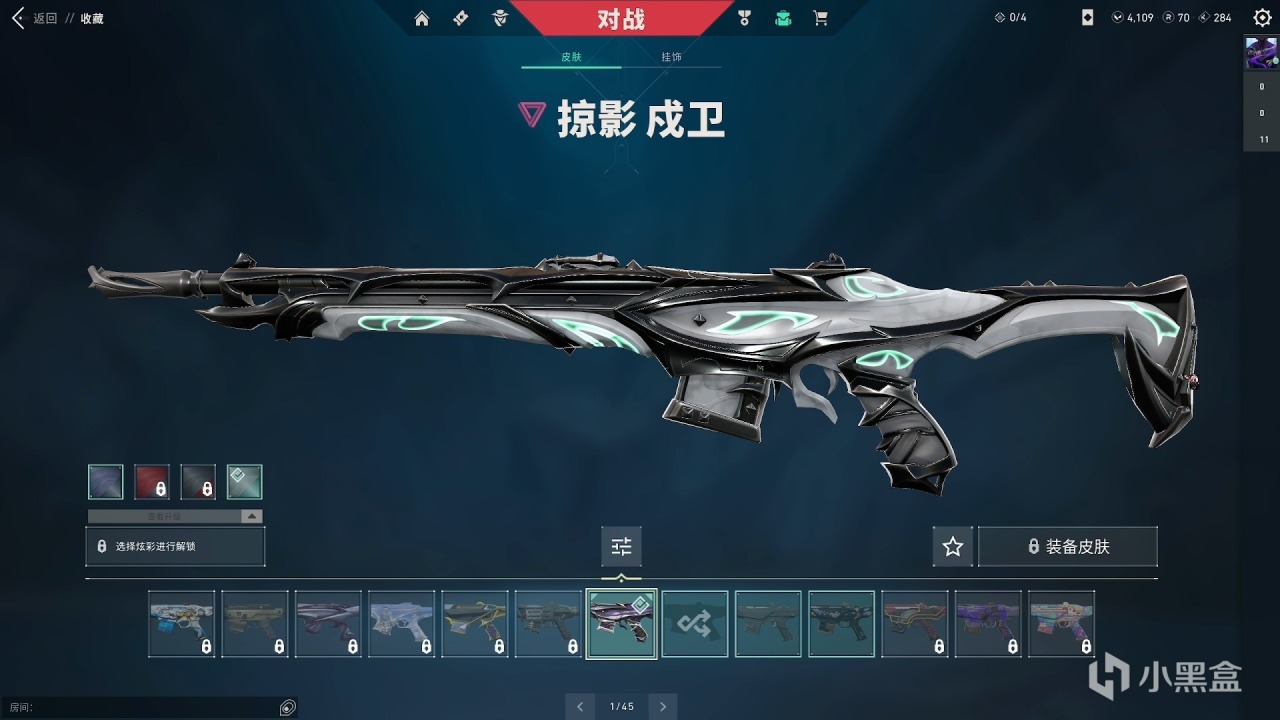The height and width of the screenshot is (720, 1280).
Task: Favorite the skin with the star toggle
Action: tap(952, 546)
